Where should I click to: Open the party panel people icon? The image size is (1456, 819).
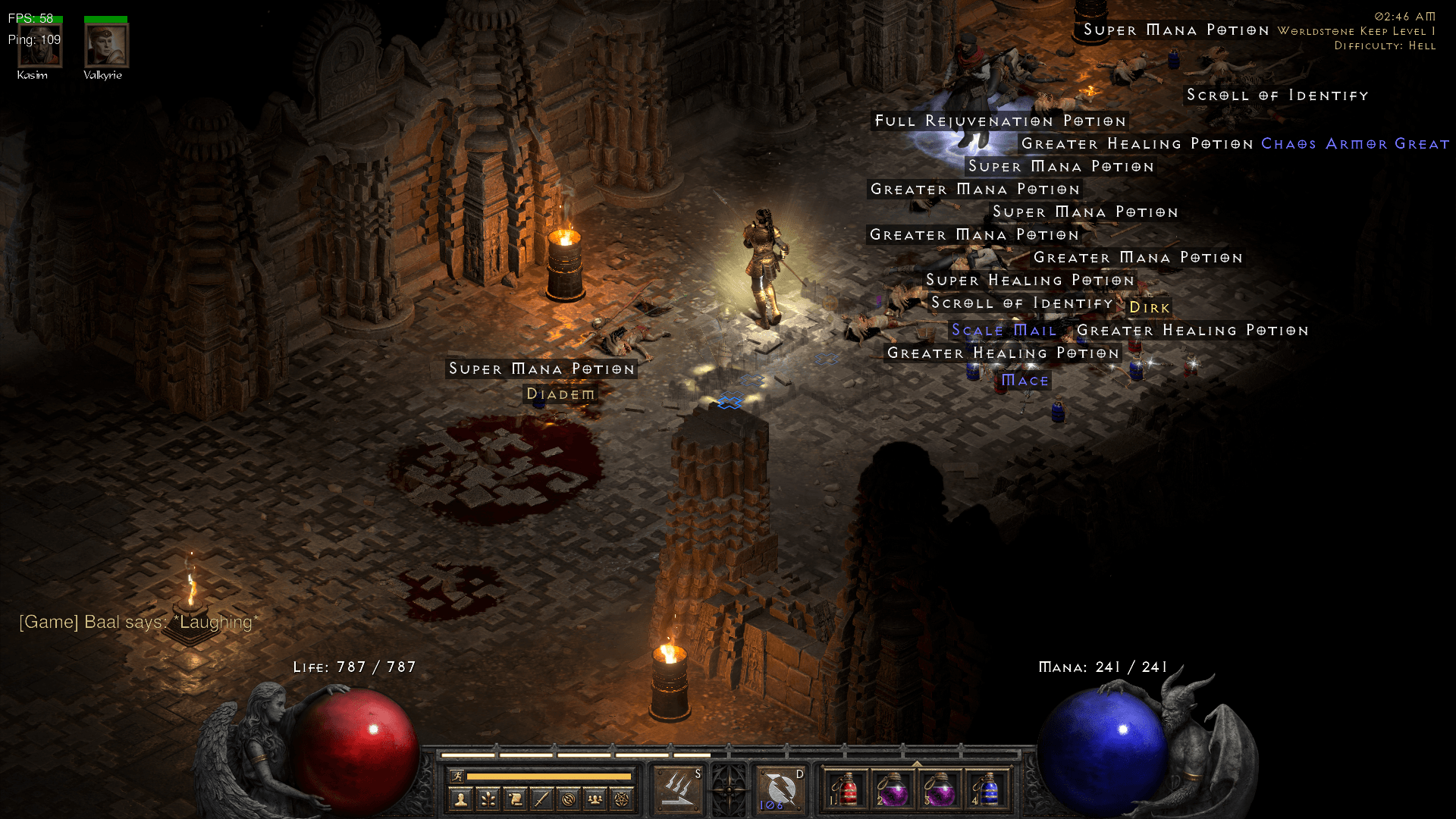coord(595,799)
